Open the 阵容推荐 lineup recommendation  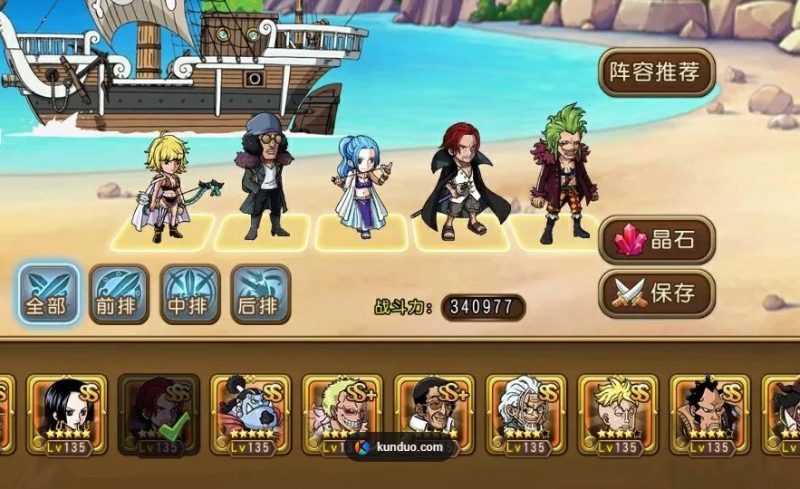pos(658,71)
